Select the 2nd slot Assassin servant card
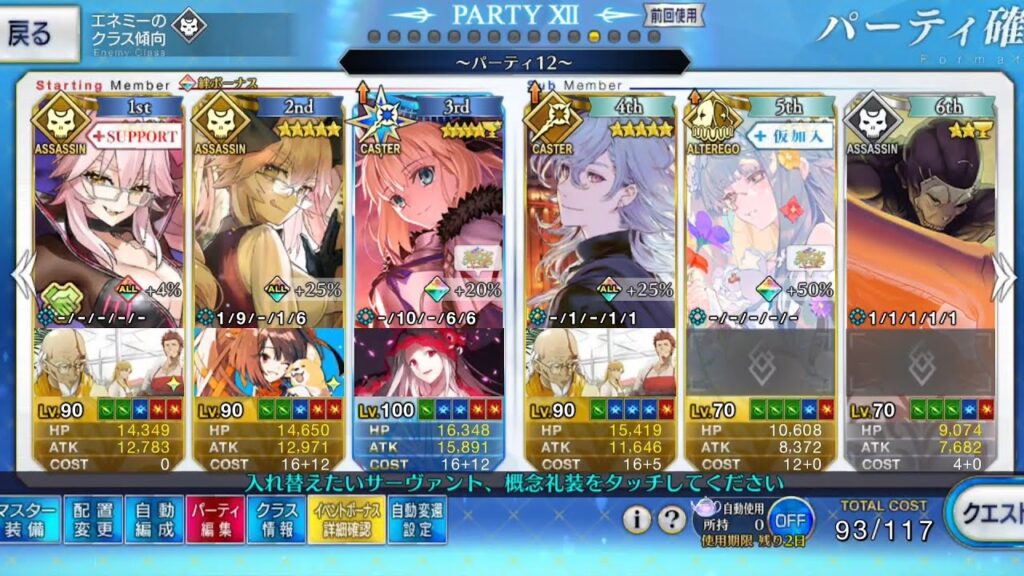This screenshot has width=1024, height=576. click(268, 230)
